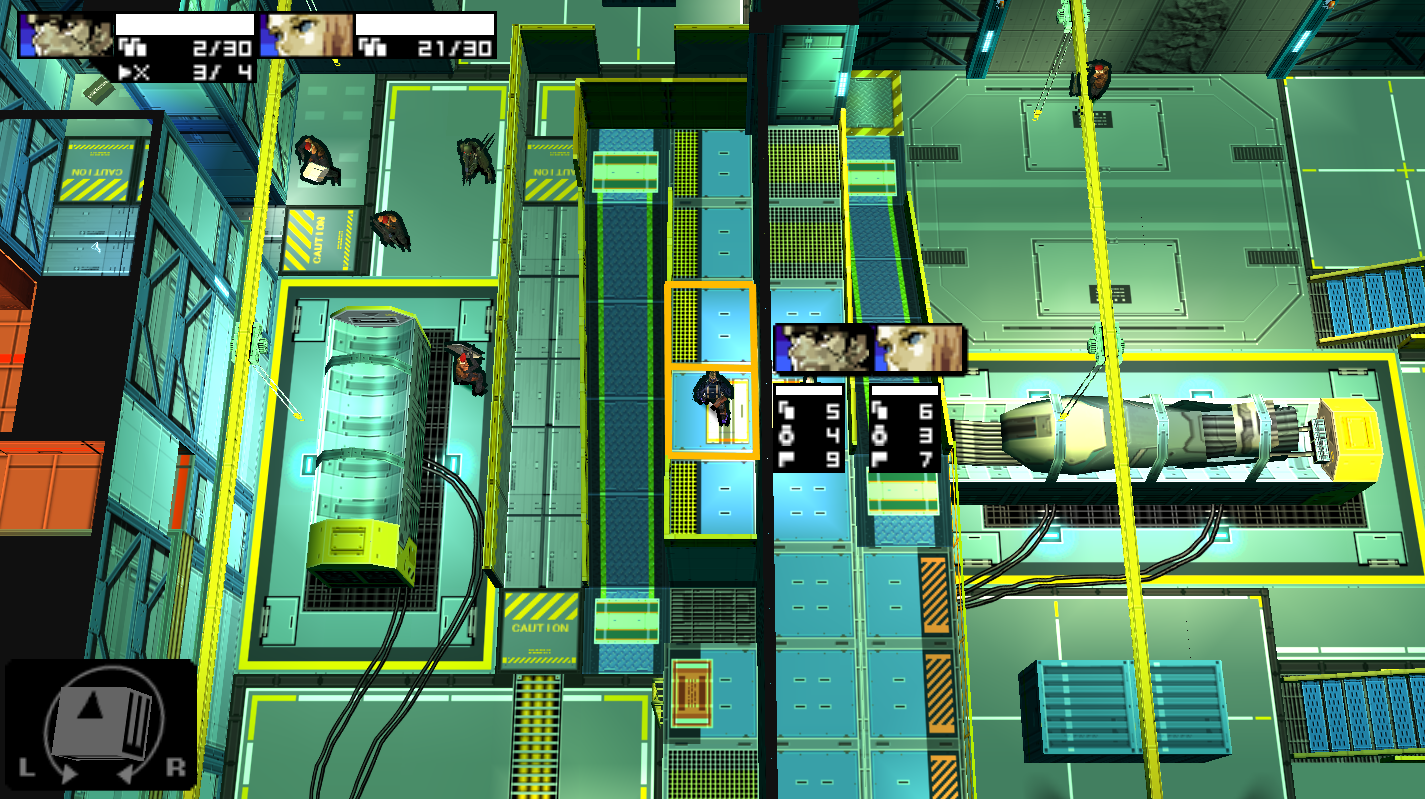The width and height of the screenshot is (1425, 799).
Task: Choose Venus's portrait in the center stats panel
Action: (x=918, y=349)
